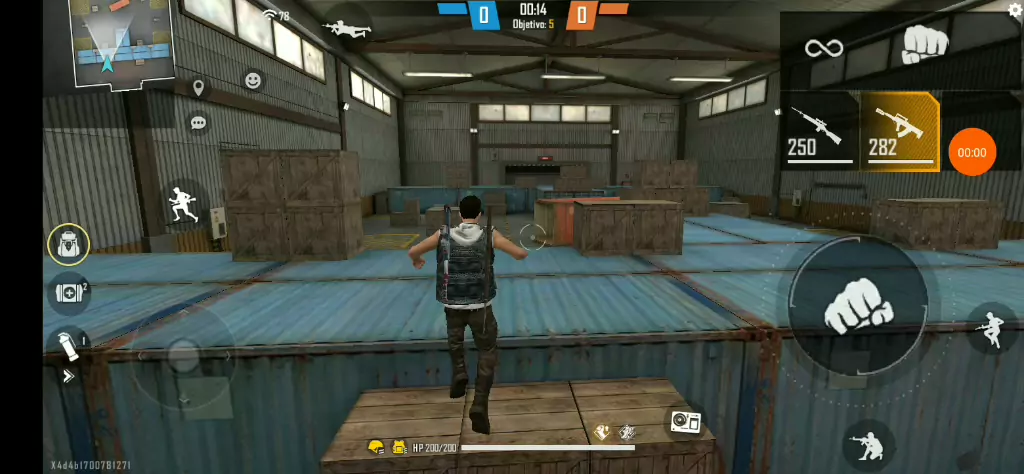Open the quick chat bubble

[198, 123]
